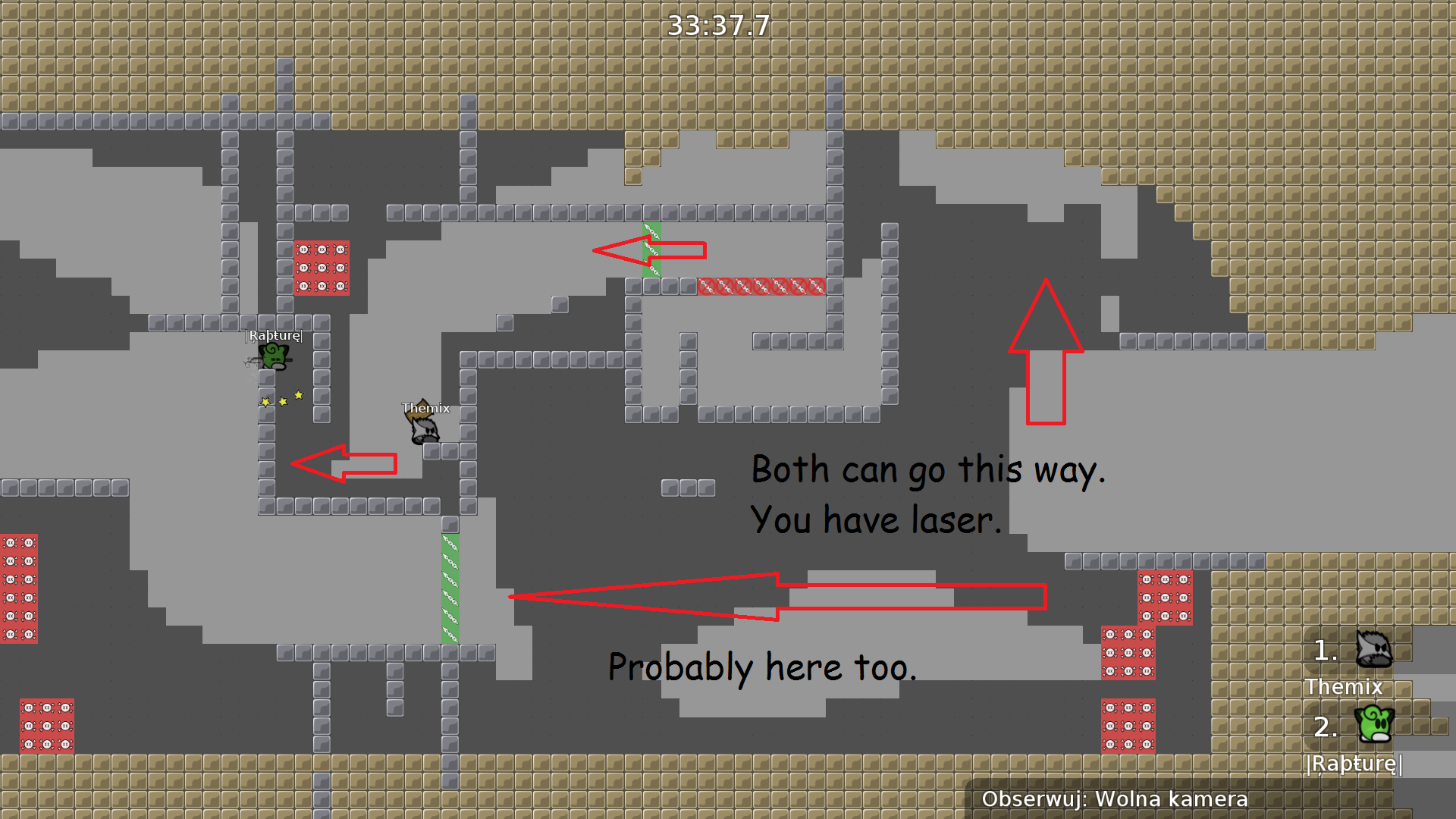Click the 'Both can go this way' annotation
1456x819 pixels.
click(928, 469)
